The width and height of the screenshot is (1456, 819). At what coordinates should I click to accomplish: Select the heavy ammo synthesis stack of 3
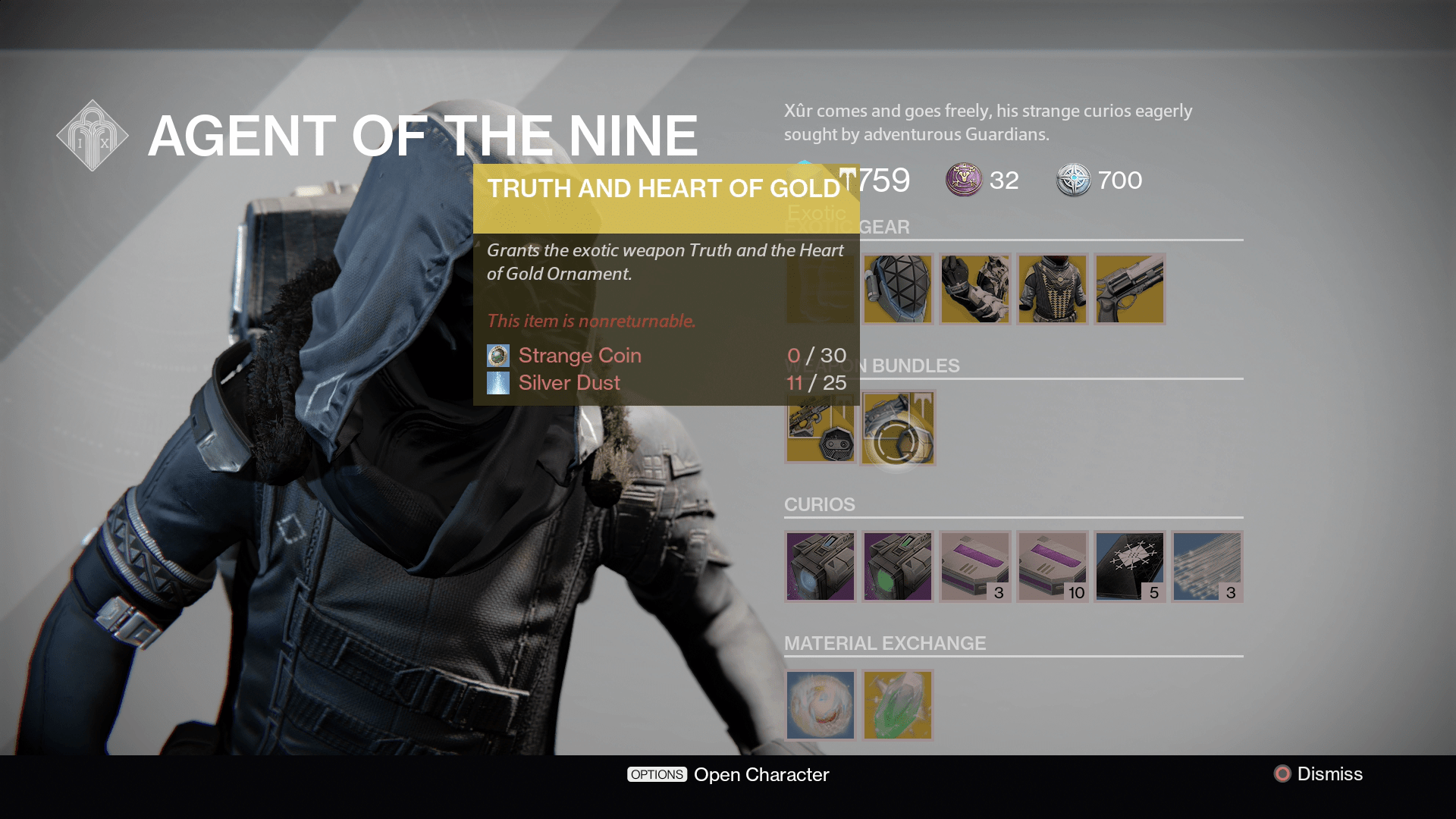click(974, 566)
